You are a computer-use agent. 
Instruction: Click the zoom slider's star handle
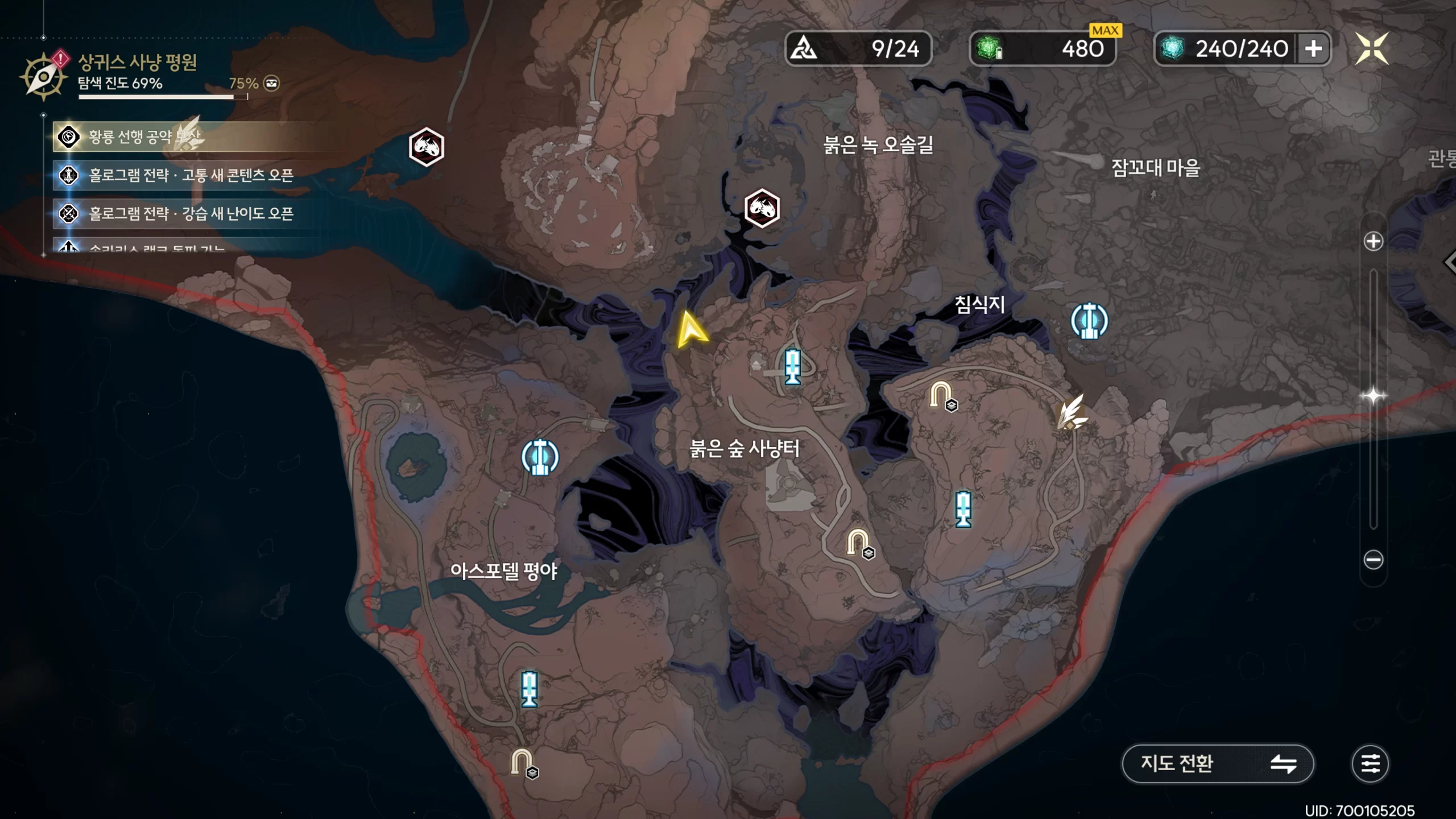[x=1373, y=396]
